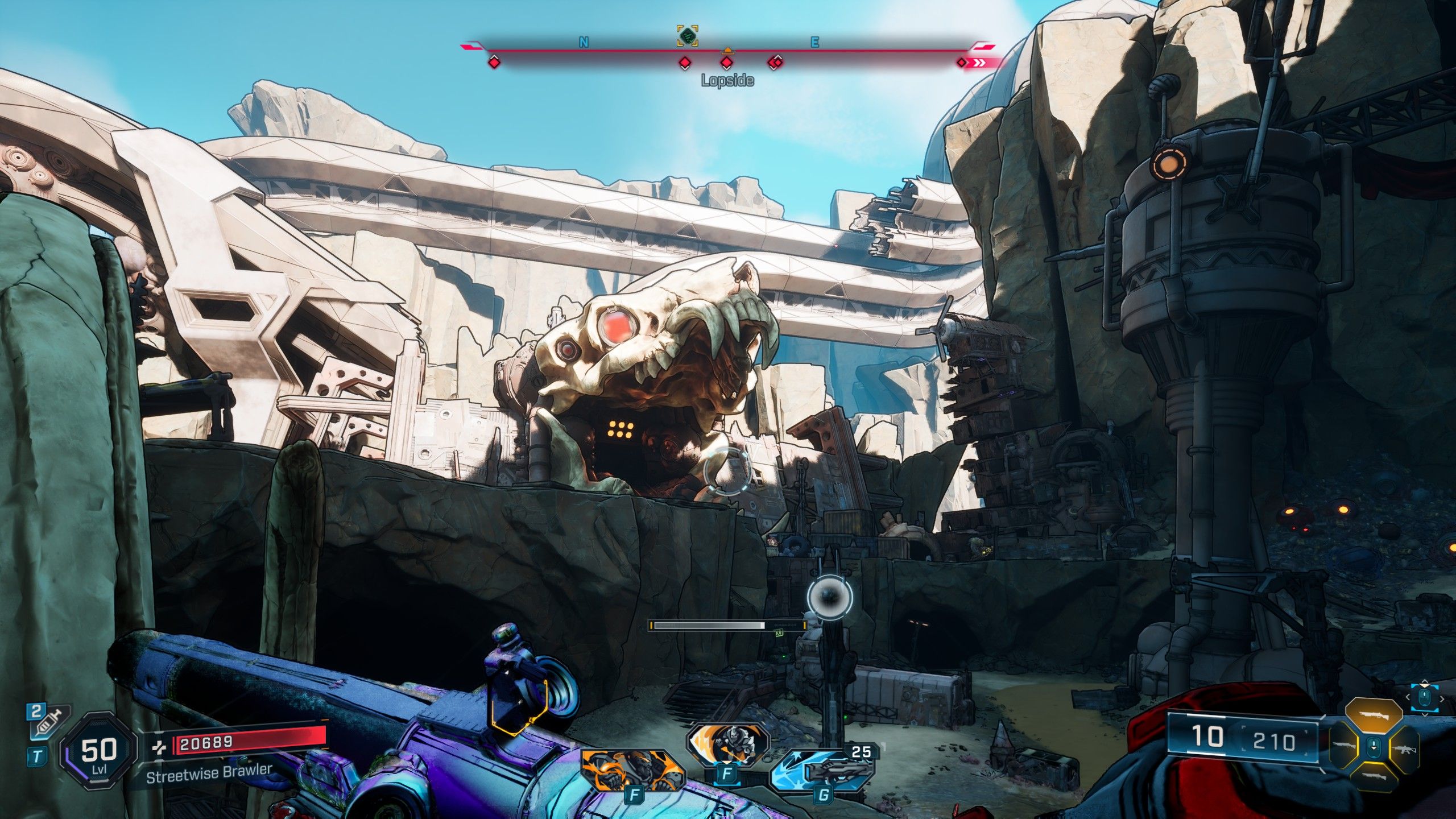The image size is (1456, 819).
Task: Click the compass bar's off-screen enemy arrow indicator
Action: click(978, 63)
